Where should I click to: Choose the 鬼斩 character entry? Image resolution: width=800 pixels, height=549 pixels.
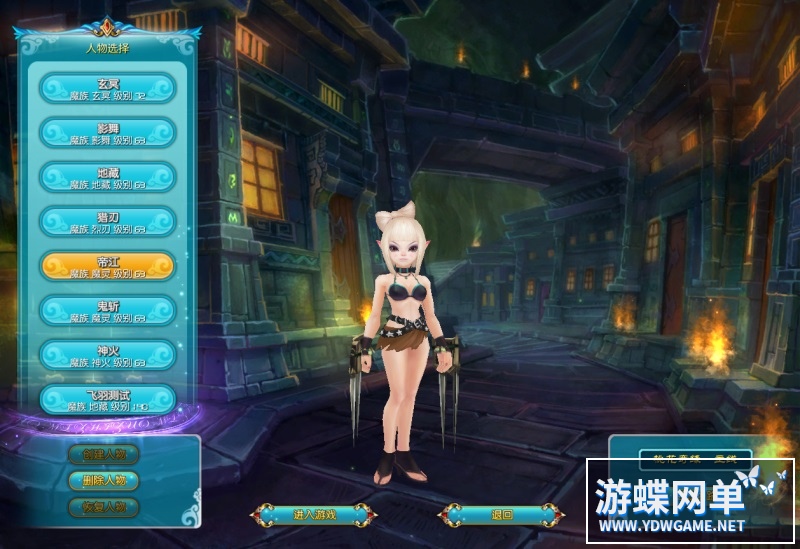(108, 309)
